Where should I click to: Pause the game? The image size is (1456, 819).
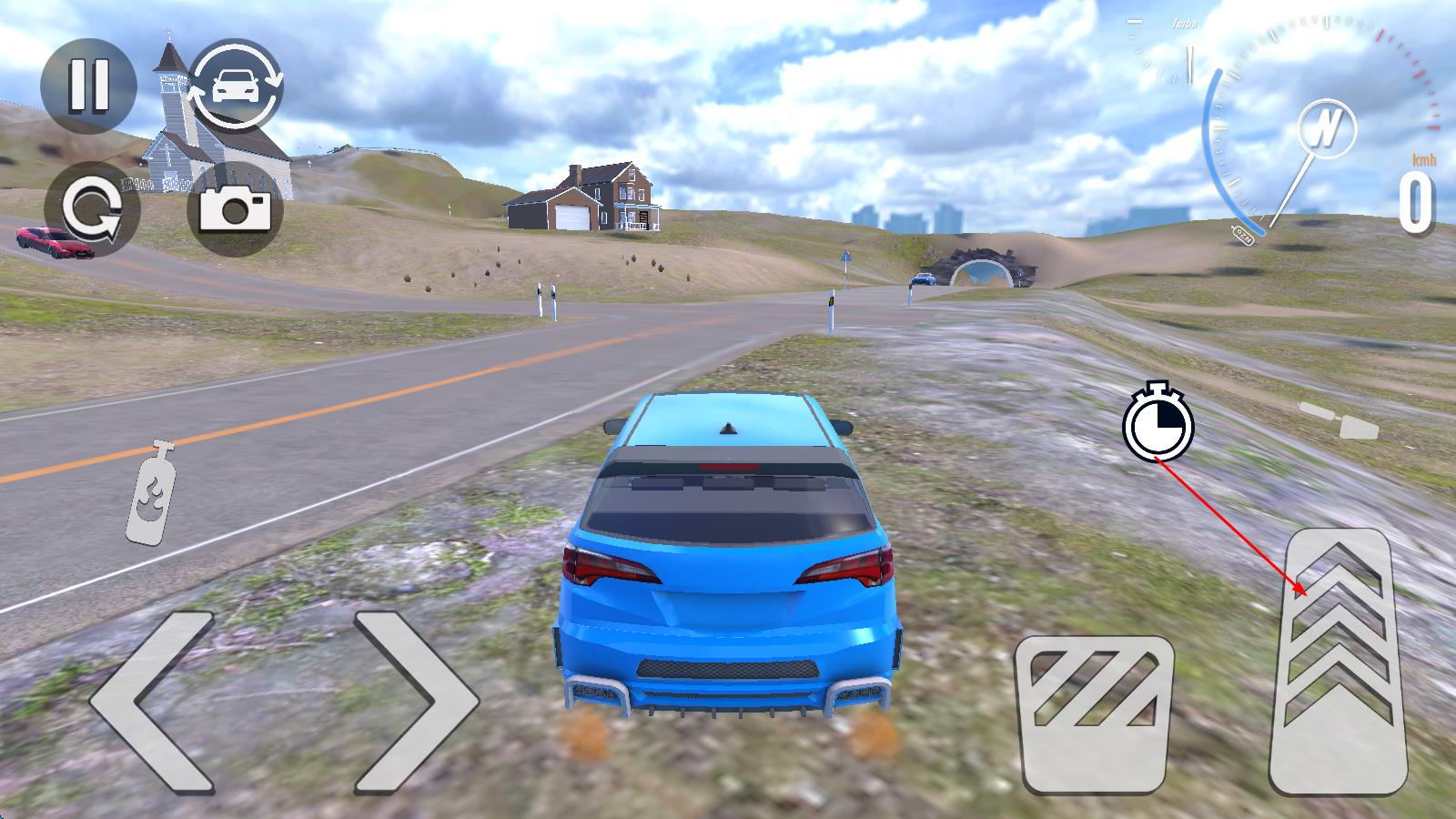[x=88, y=86]
